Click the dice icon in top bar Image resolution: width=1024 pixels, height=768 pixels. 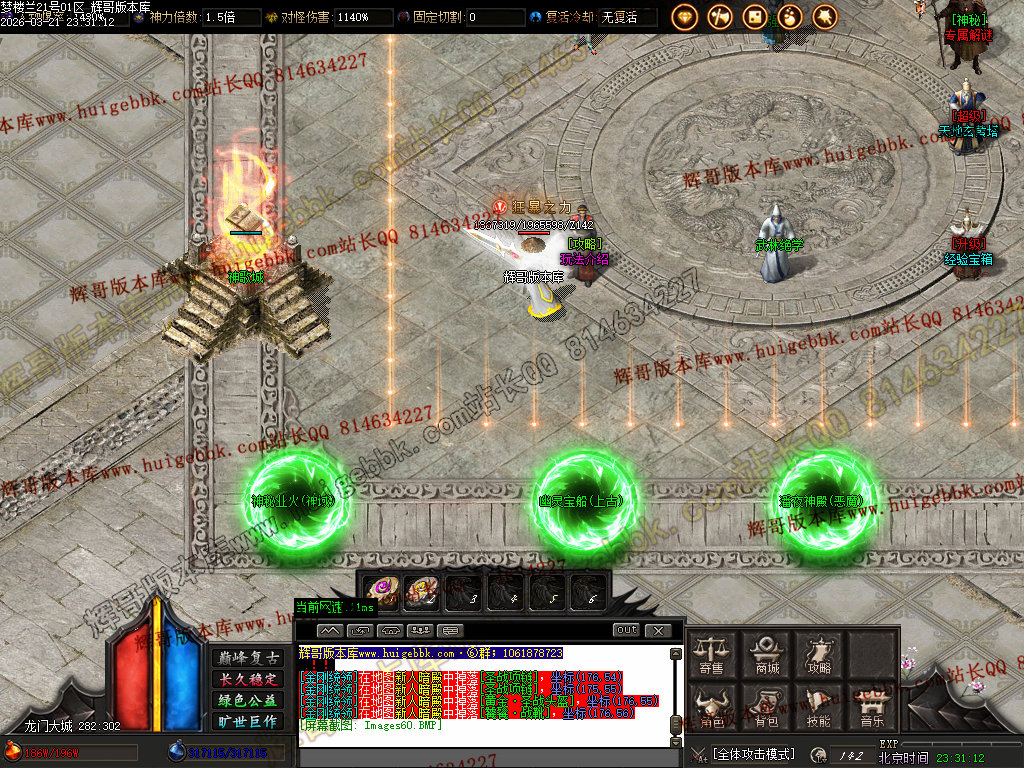coord(755,16)
